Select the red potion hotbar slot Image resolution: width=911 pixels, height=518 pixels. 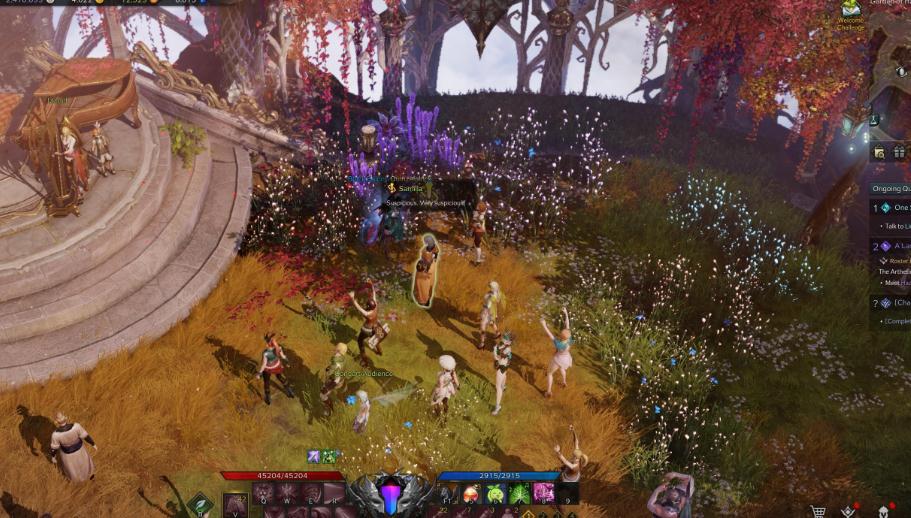coord(471,493)
